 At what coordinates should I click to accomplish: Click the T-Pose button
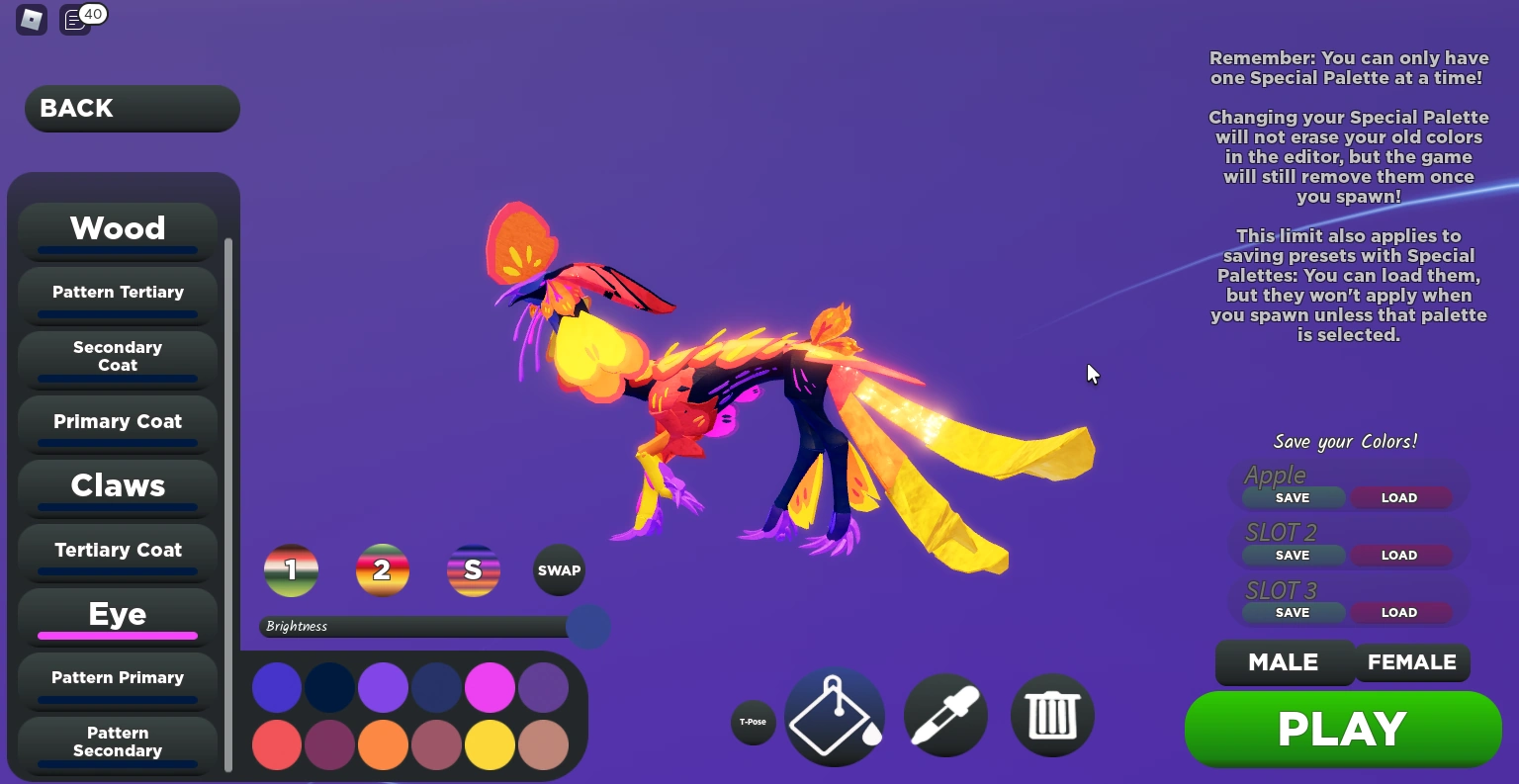point(753,723)
